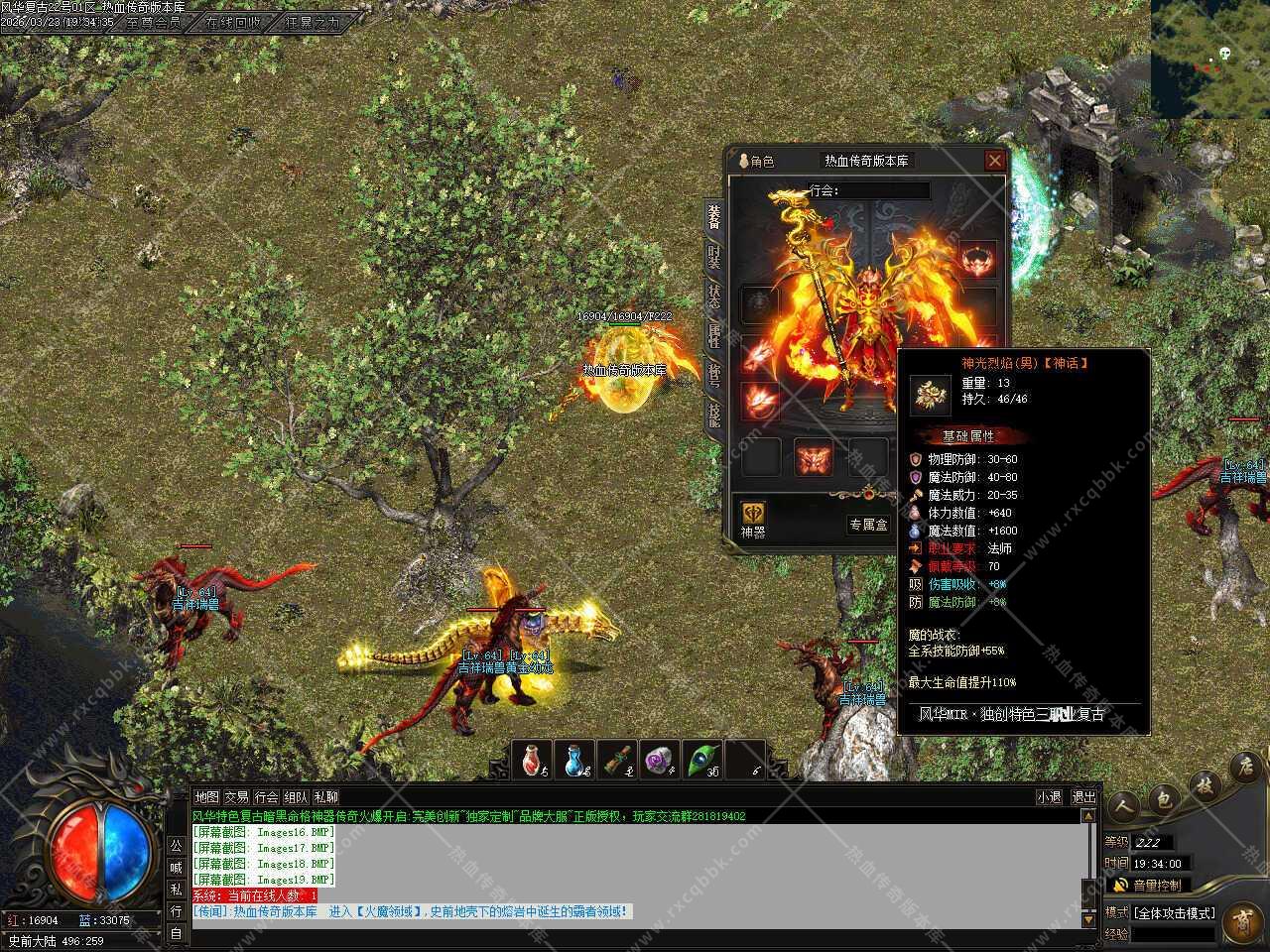The height and width of the screenshot is (952, 1270).
Task: Close the character equipment window
Action: click(994, 161)
